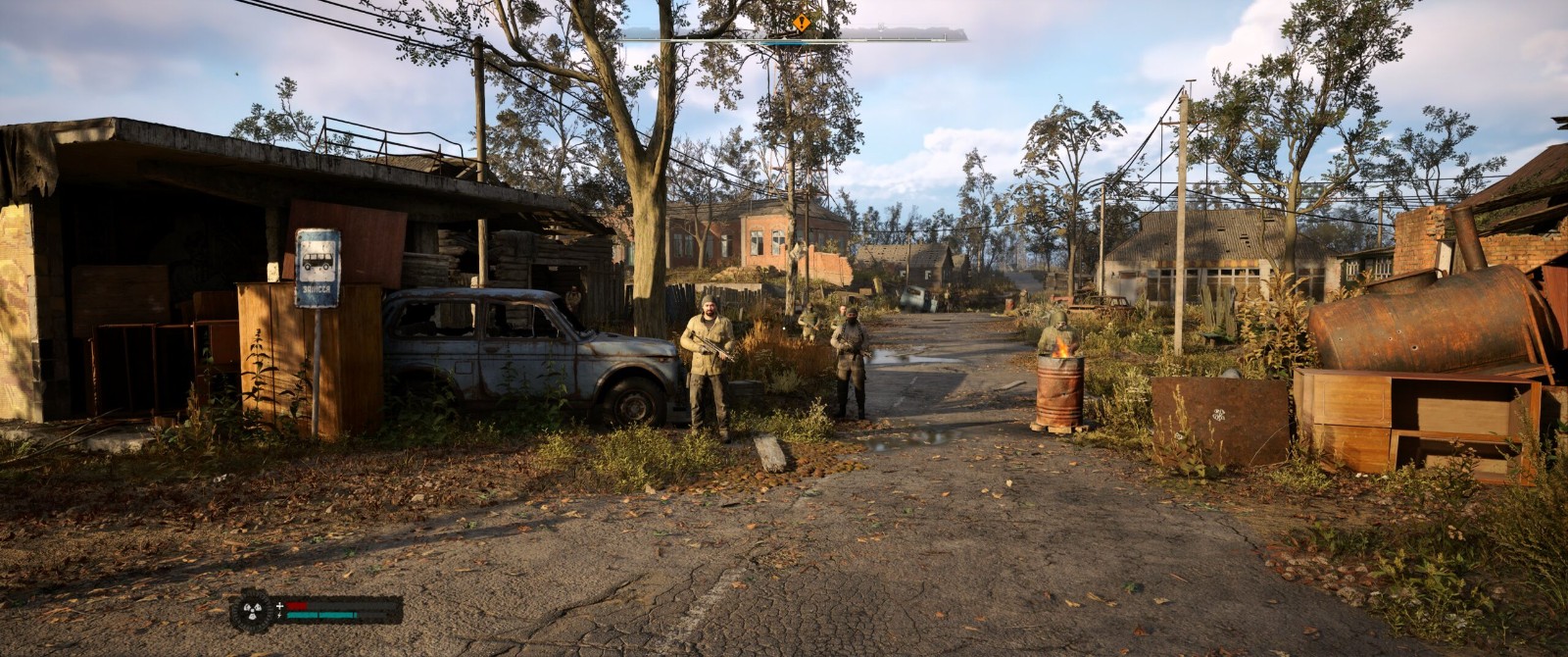This screenshot has width=1568, height=657.
Task: Select the radiation trefoil indicator icon
Action: pos(253,610)
